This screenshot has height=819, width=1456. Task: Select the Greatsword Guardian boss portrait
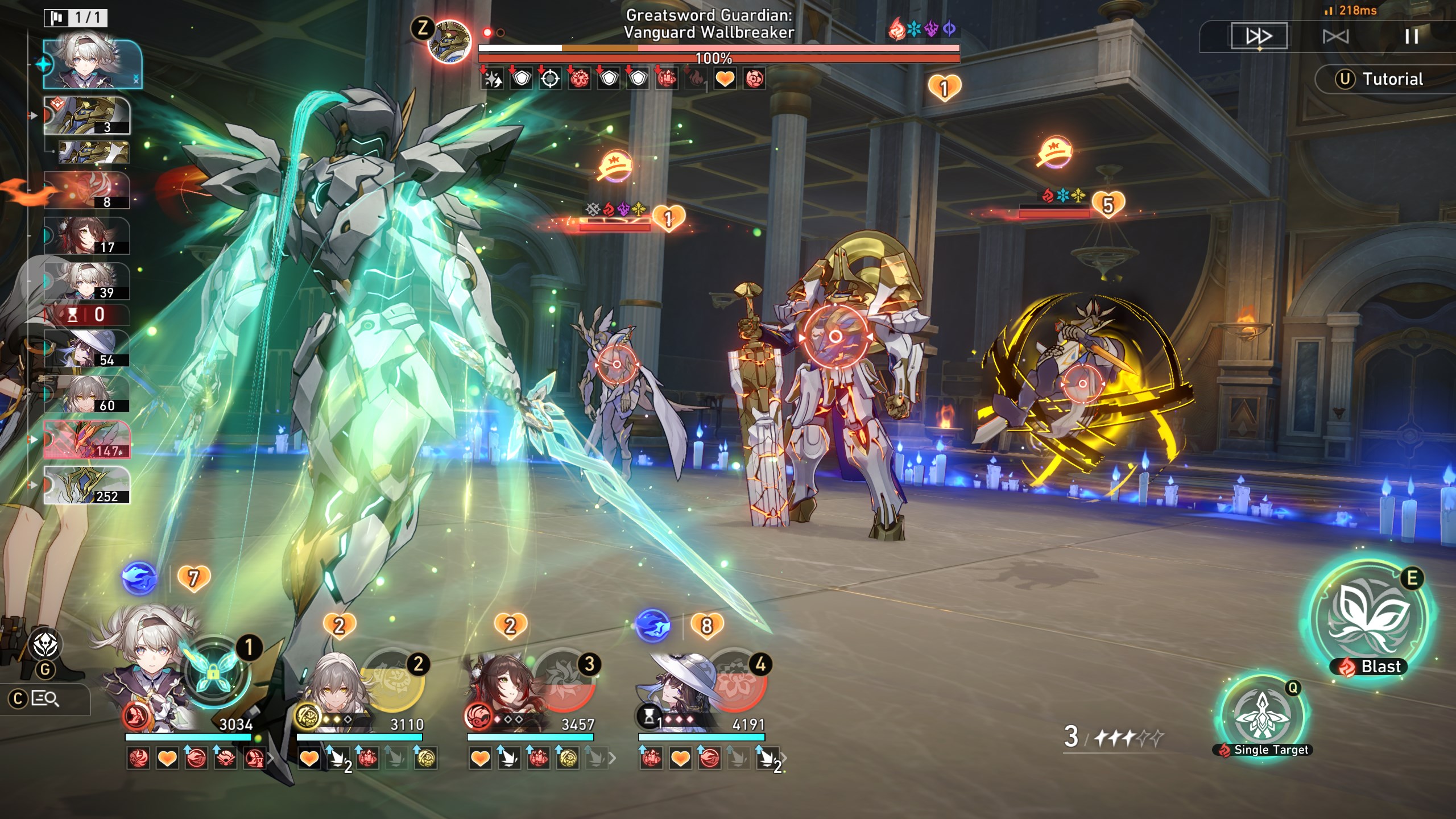click(449, 41)
